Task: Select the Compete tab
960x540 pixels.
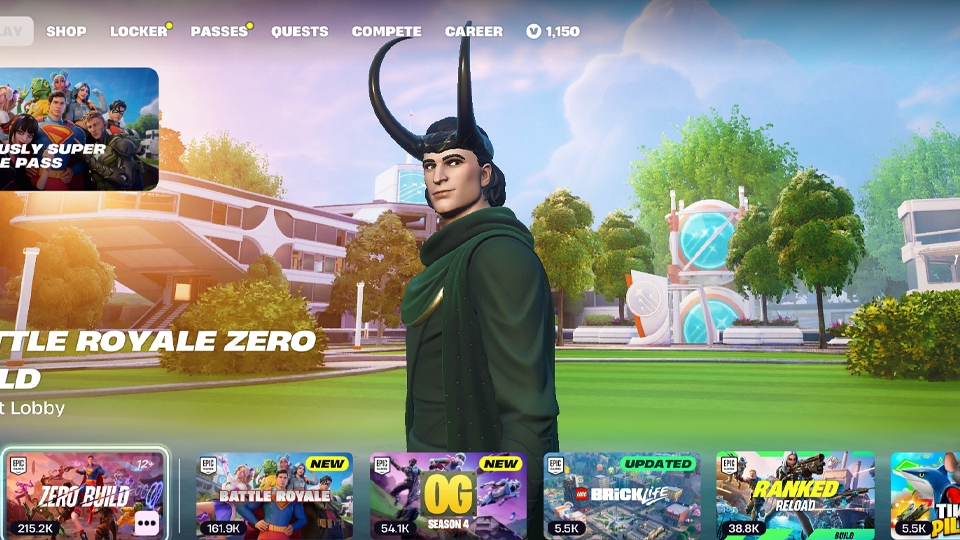Action: pos(386,31)
